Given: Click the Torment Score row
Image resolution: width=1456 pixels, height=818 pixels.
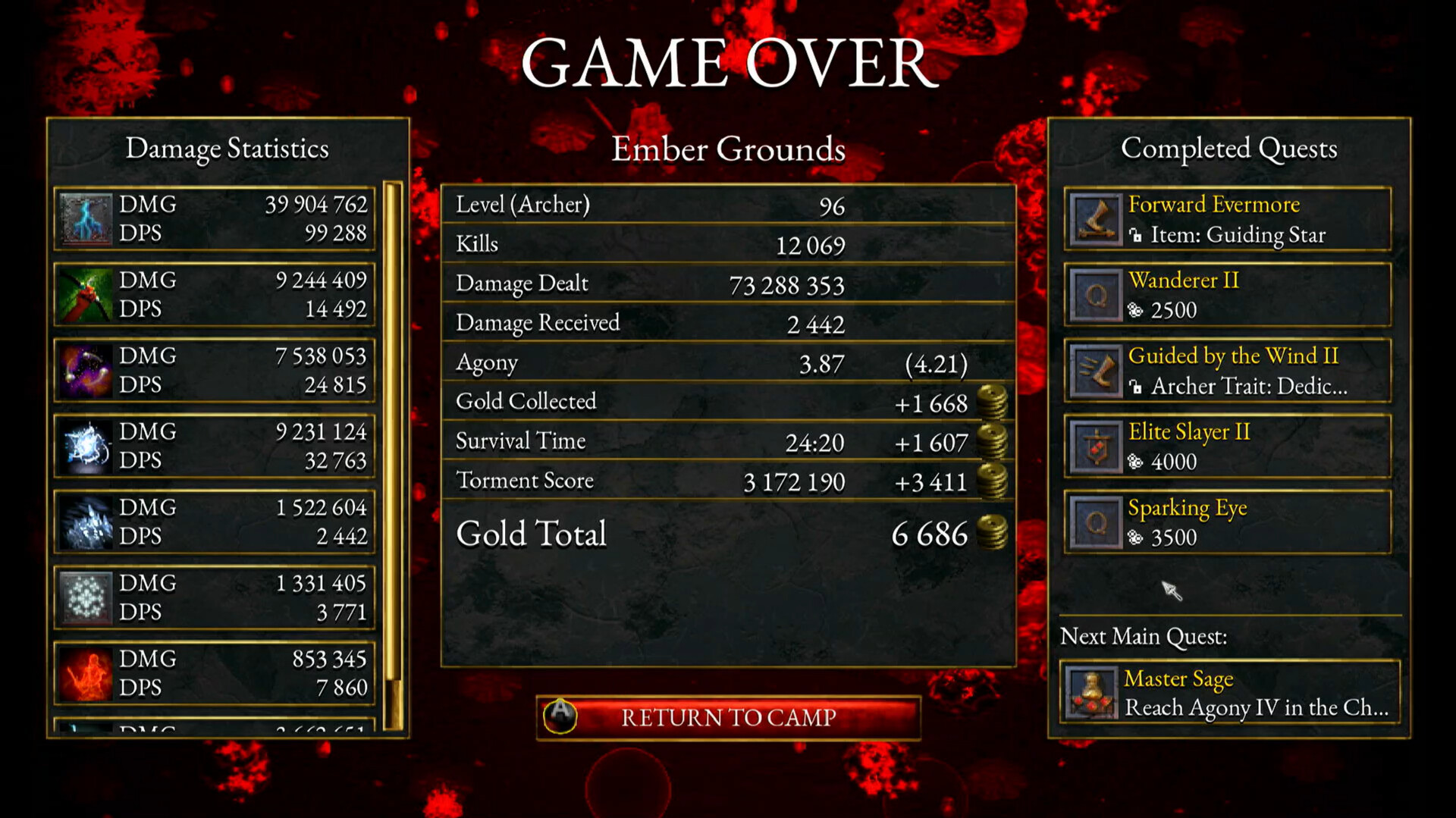Looking at the screenshot, I should click(726, 481).
